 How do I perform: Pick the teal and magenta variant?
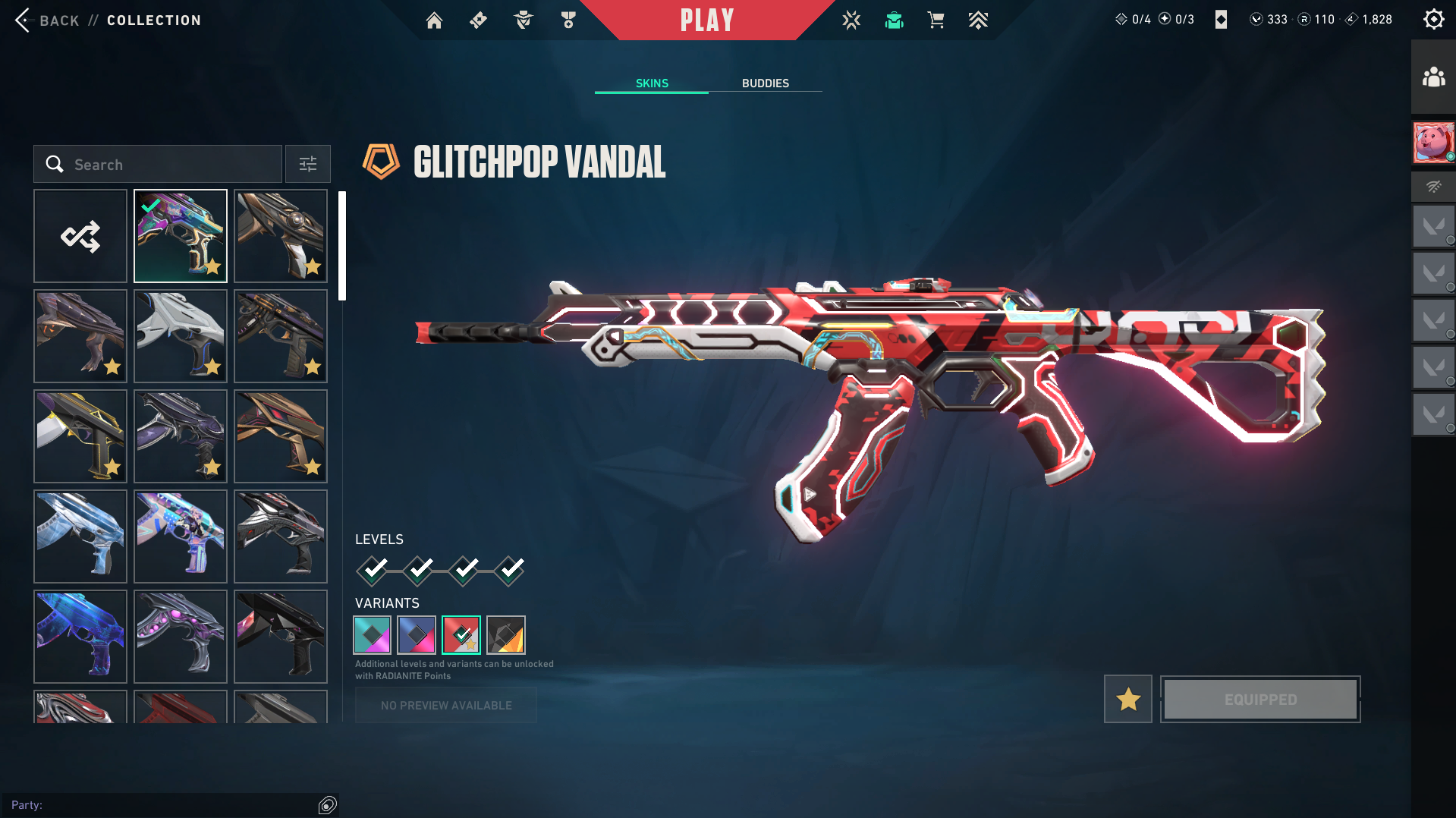(373, 635)
